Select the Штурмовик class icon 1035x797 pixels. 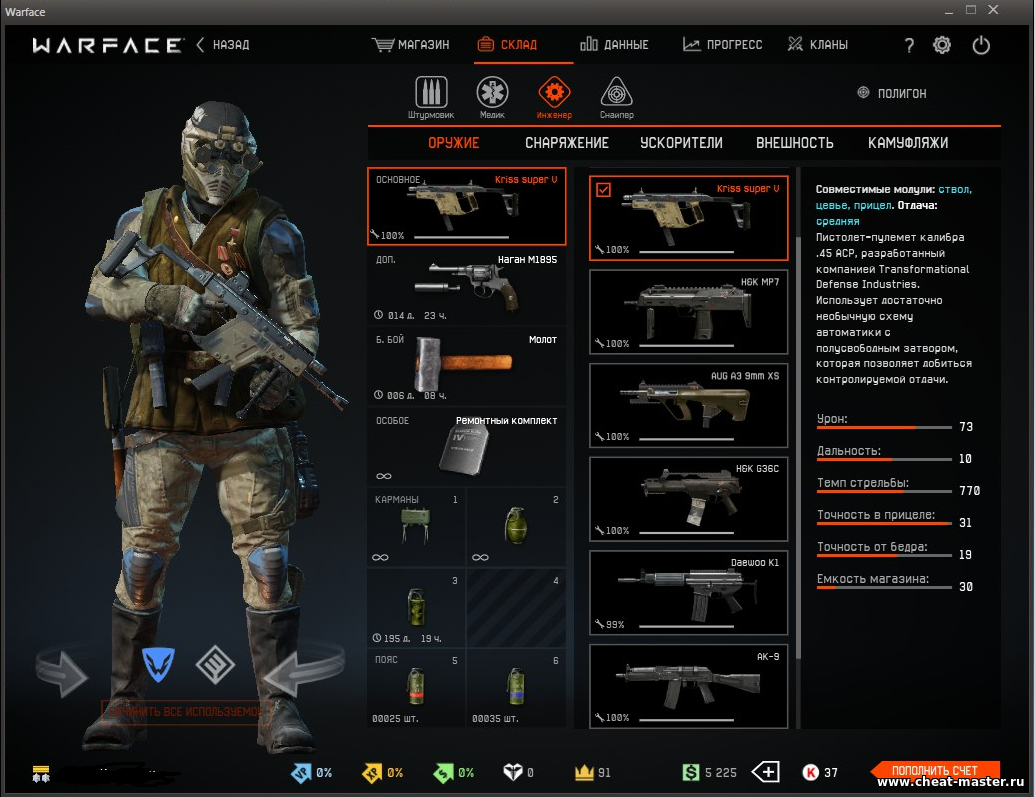click(x=431, y=96)
